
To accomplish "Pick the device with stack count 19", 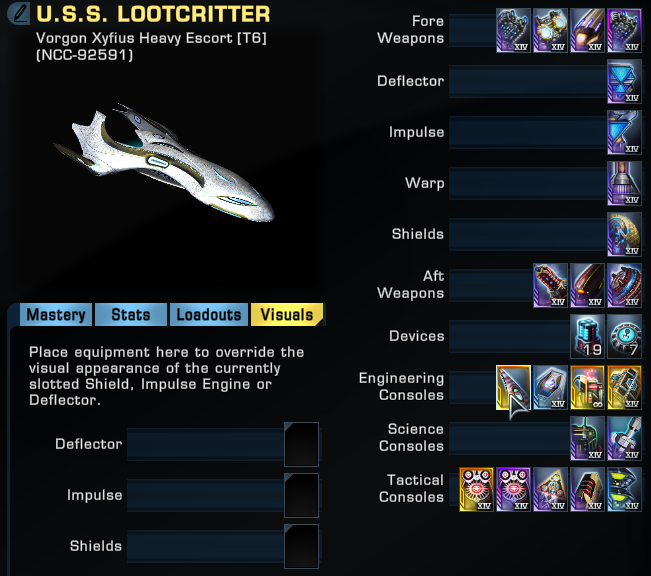I will pyautogui.click(x=587, y=336).
